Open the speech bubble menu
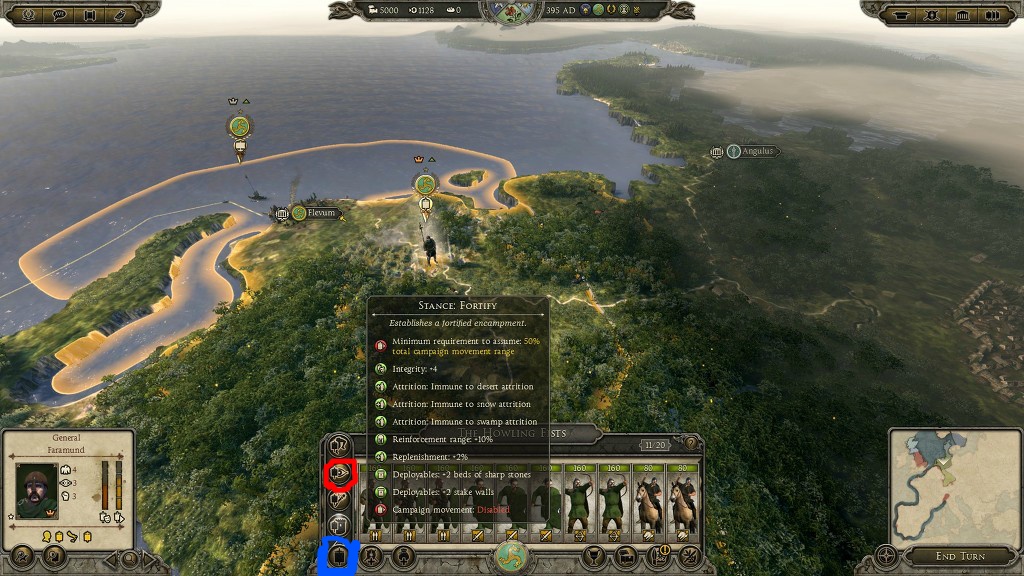Screen dimensions: 1024x576 point(61,15)
